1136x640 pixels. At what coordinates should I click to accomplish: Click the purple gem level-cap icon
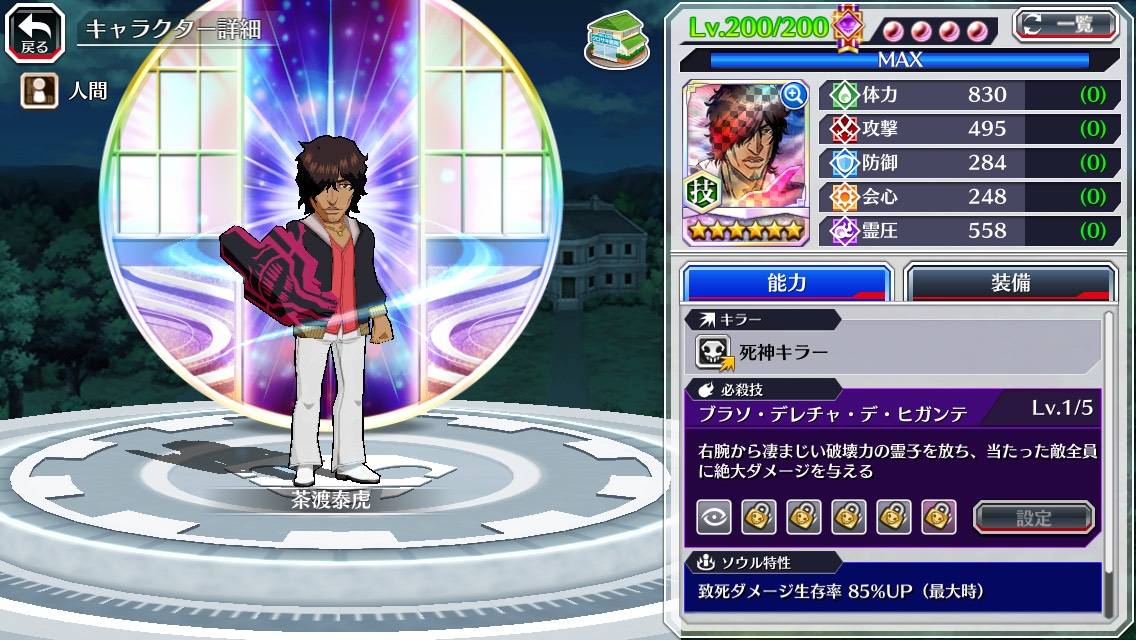tap(848, 25)
